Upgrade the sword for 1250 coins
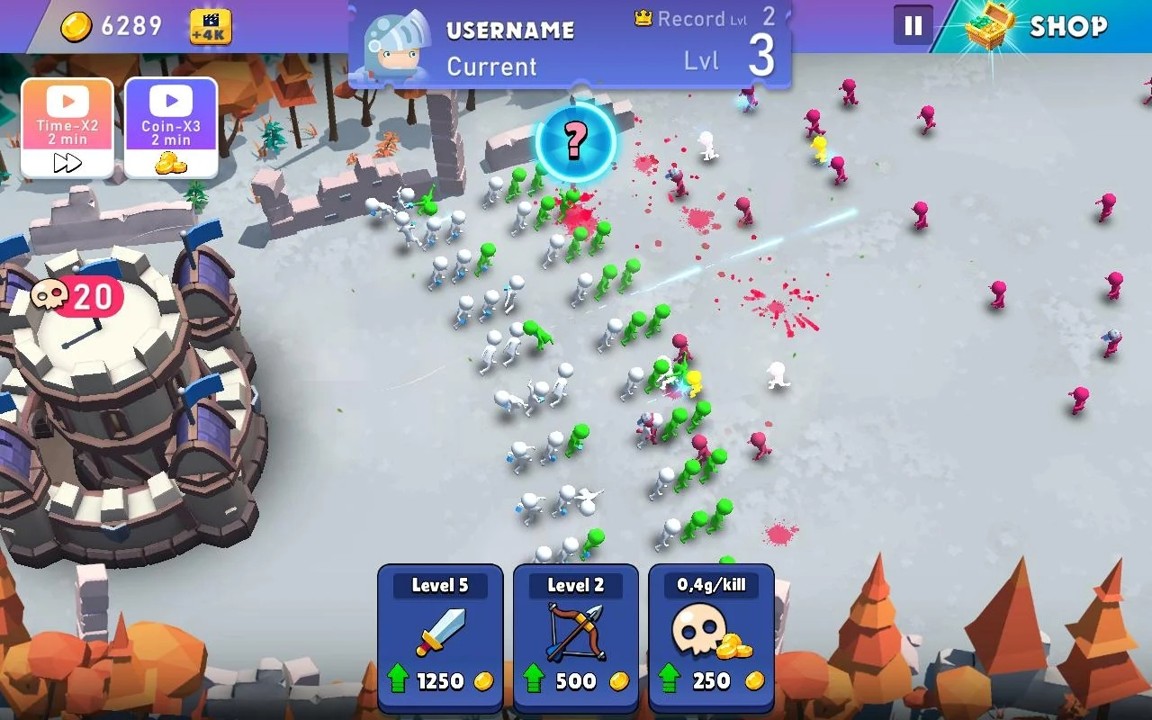 point(440,636)
